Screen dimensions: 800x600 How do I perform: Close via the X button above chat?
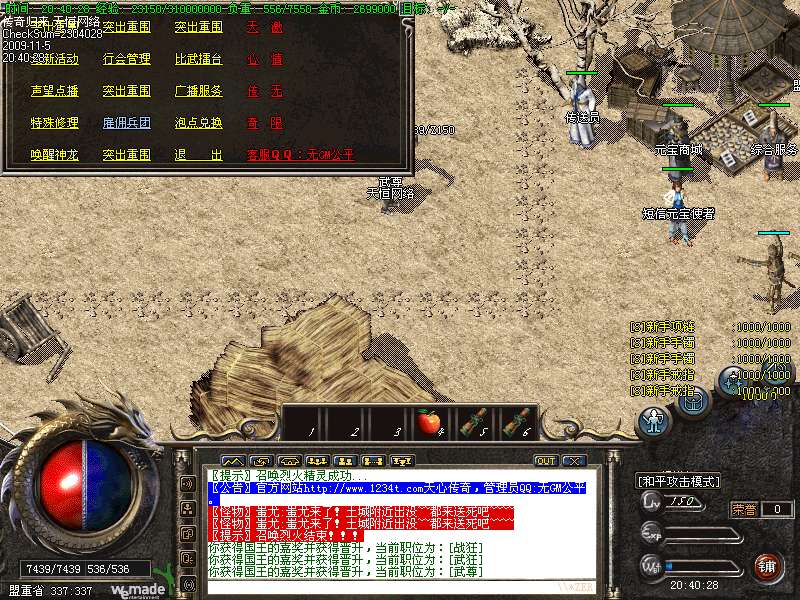click(x=573, y=461)
